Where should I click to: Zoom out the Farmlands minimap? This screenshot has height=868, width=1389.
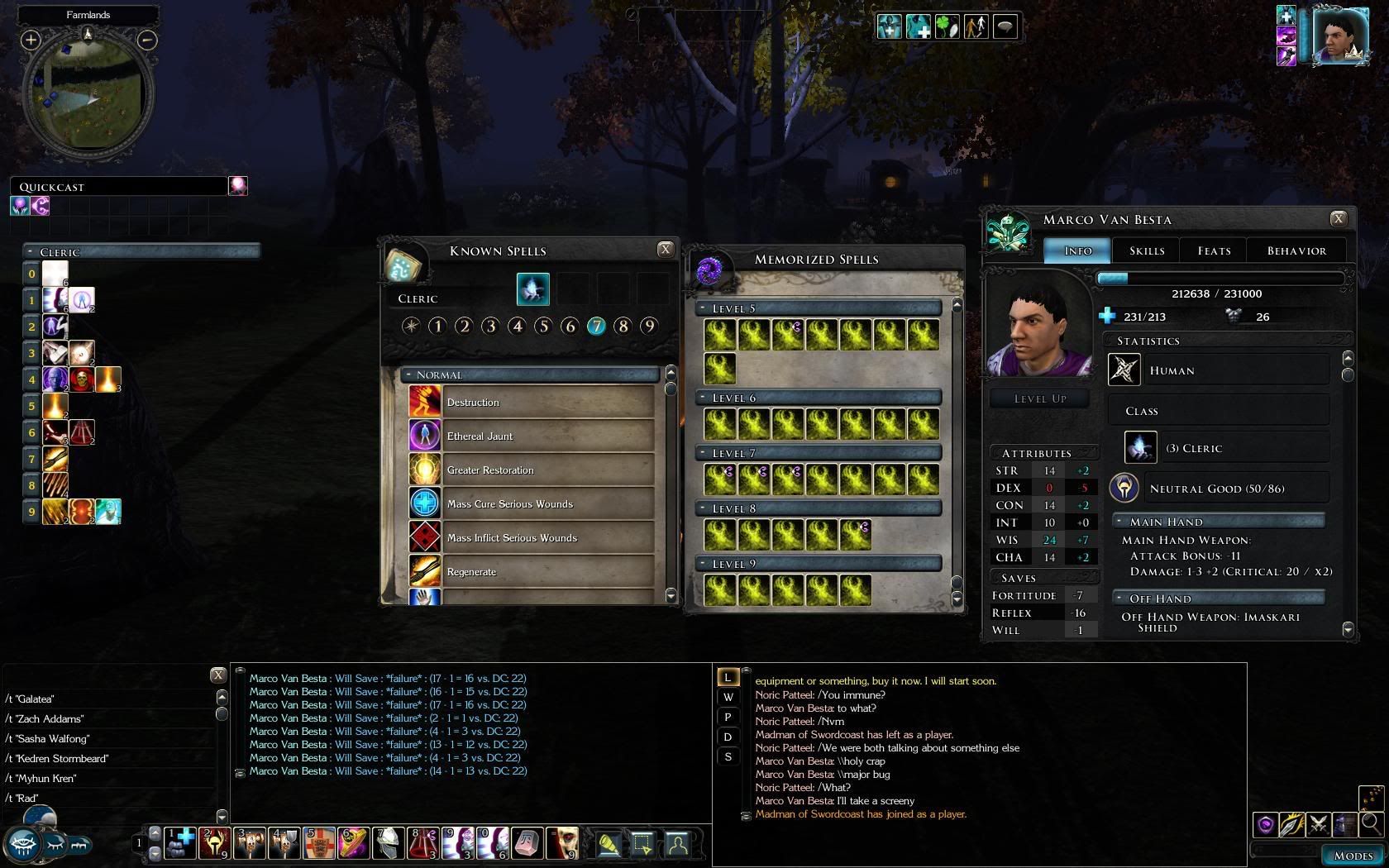click(146, 39)
